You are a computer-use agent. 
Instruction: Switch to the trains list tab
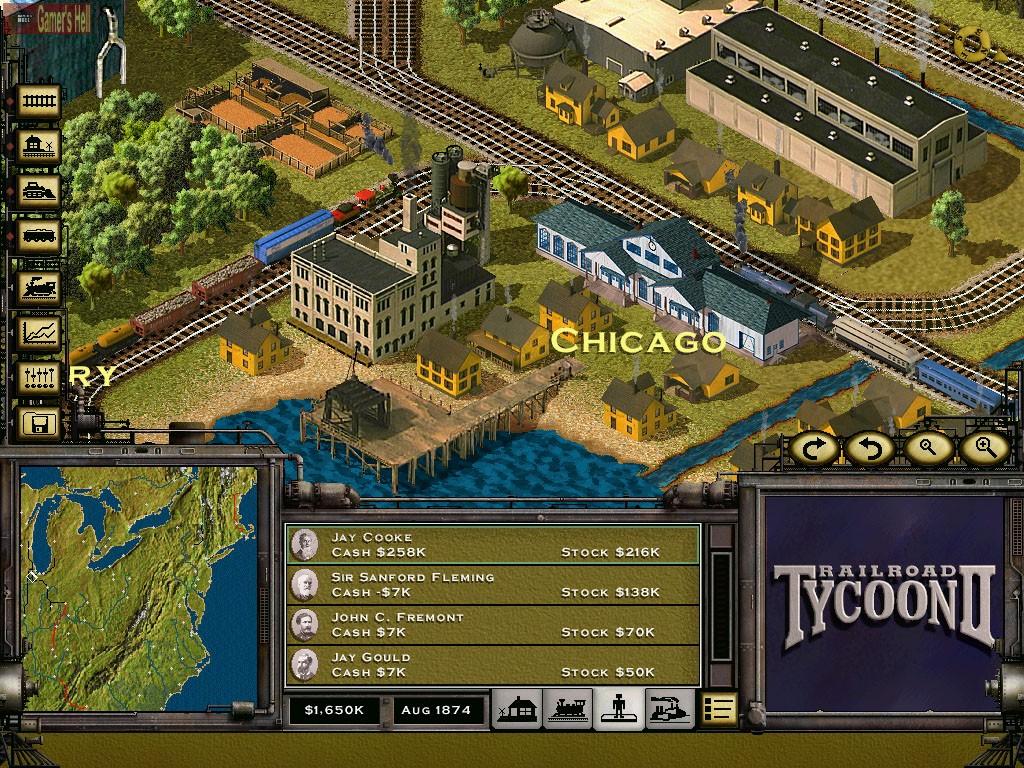pos(567,709)
